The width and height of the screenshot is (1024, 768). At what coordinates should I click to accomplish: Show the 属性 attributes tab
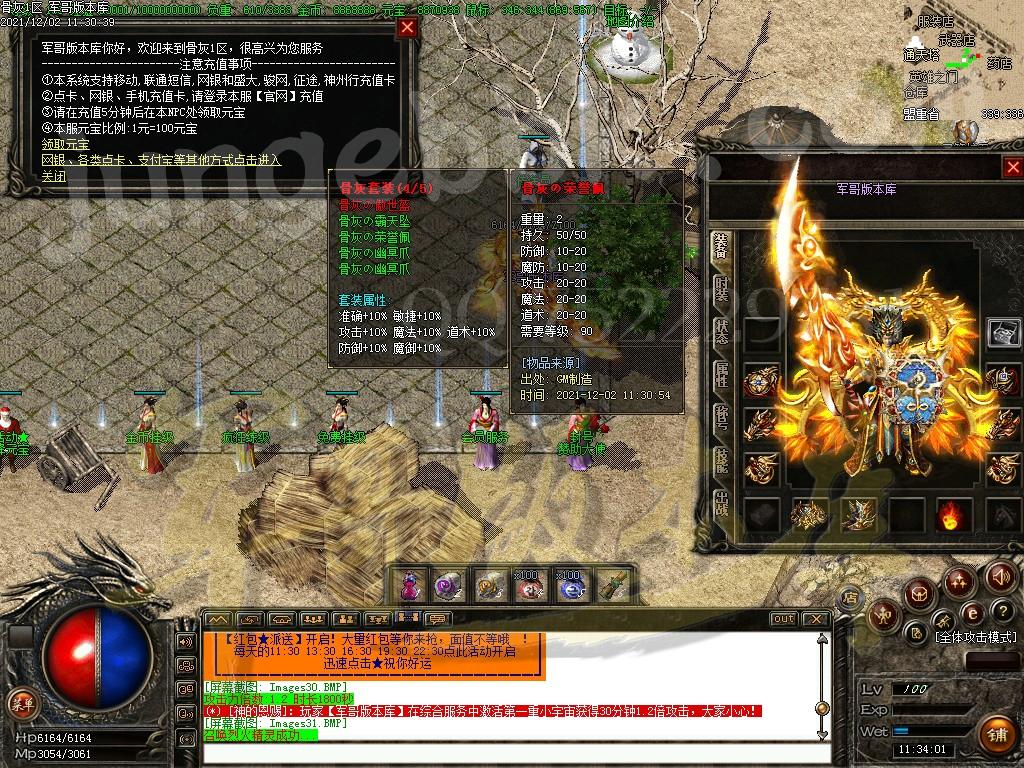click(721, 376)
